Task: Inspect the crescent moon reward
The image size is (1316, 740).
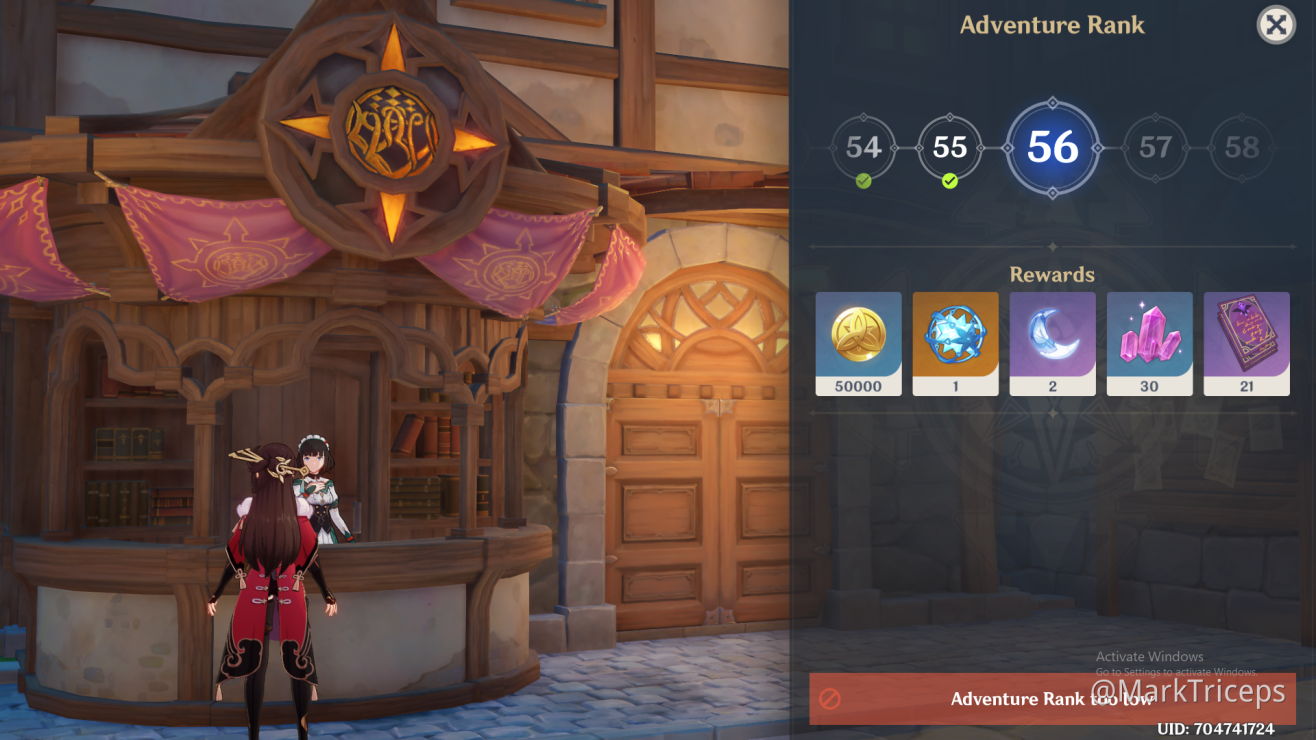Action: (1052, 343)
